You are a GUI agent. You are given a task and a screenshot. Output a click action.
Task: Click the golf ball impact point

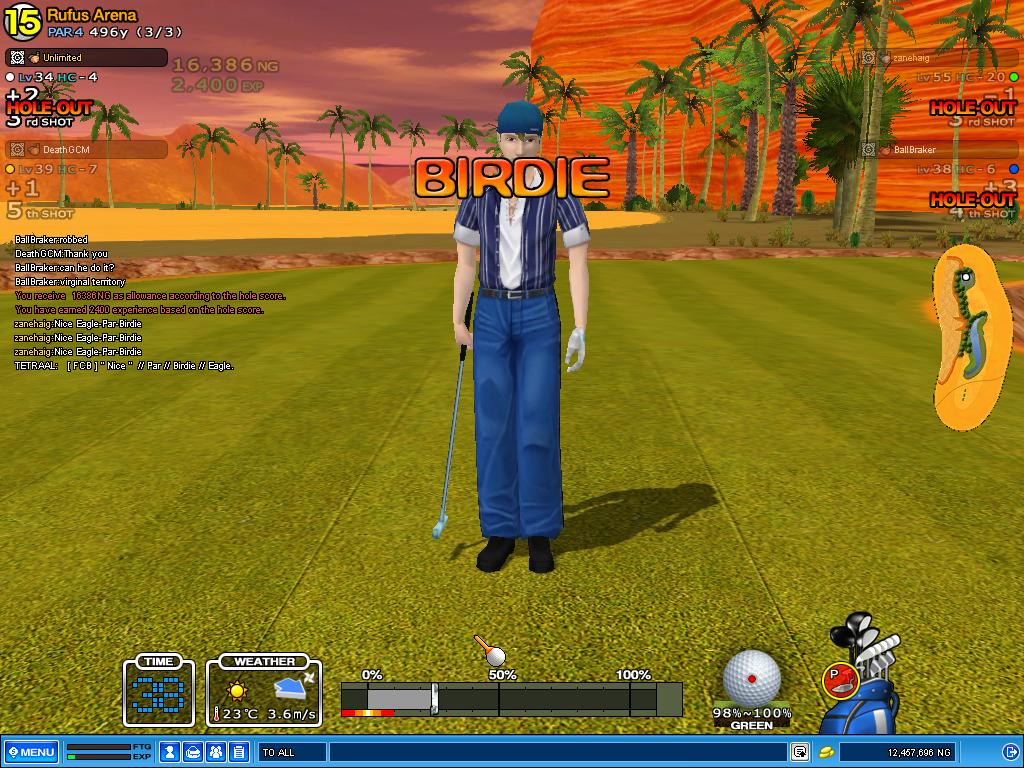click(751, 677)
